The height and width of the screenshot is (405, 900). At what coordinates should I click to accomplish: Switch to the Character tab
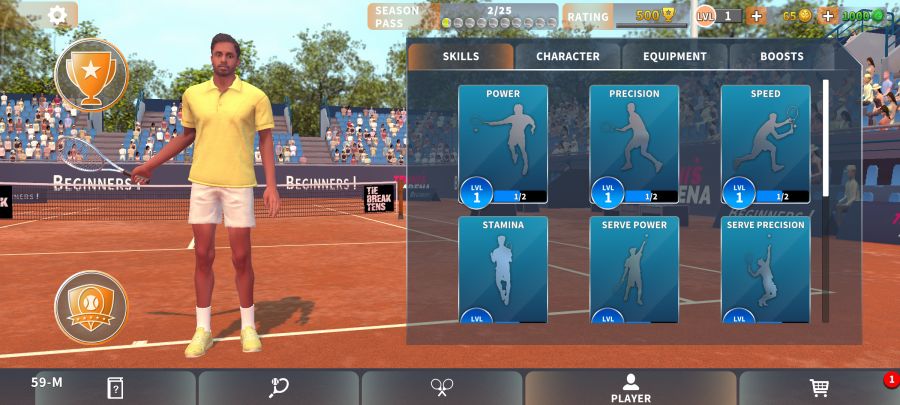tap(568, 56)
